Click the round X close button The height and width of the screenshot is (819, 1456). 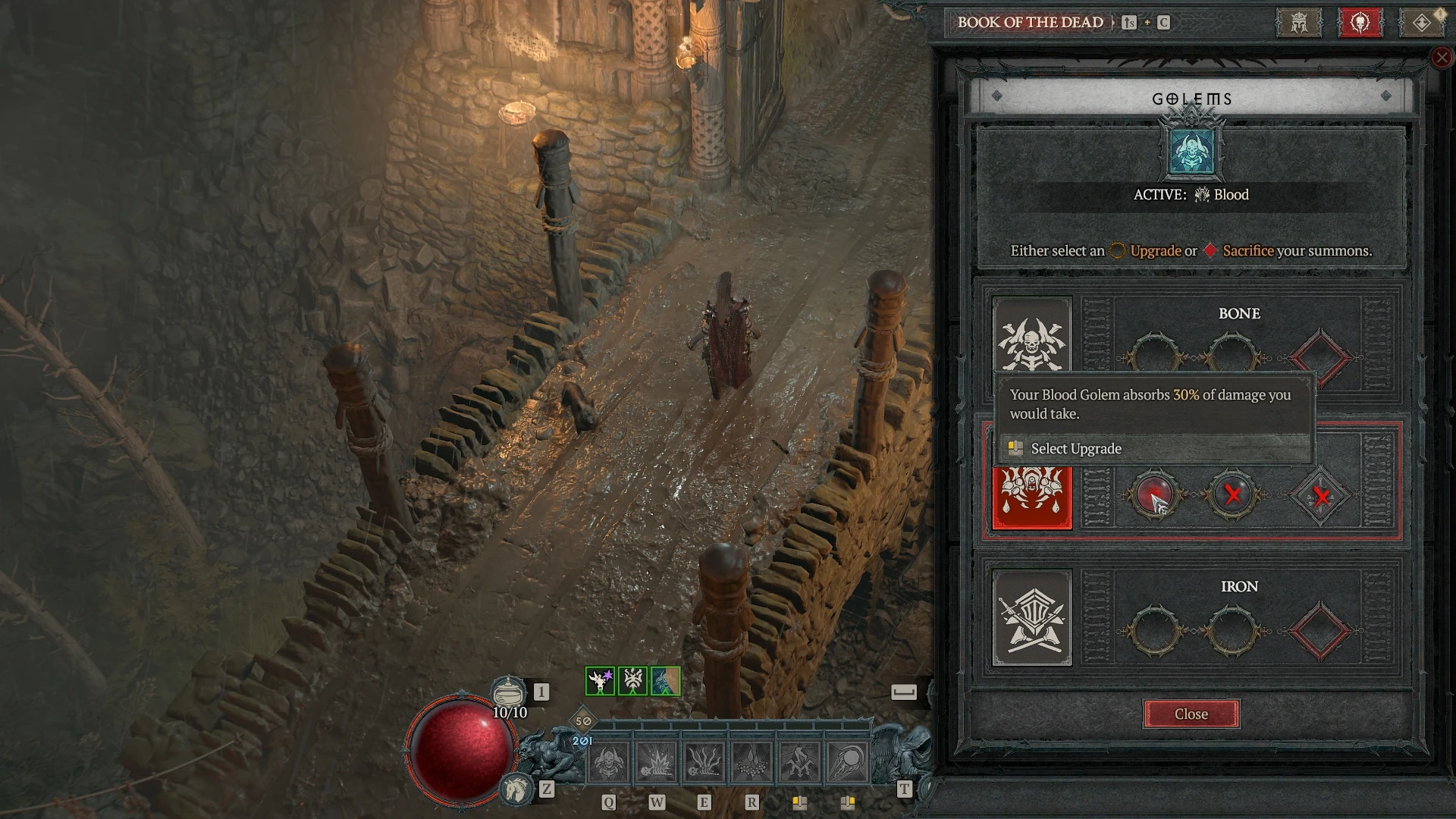coord(1442,58)
